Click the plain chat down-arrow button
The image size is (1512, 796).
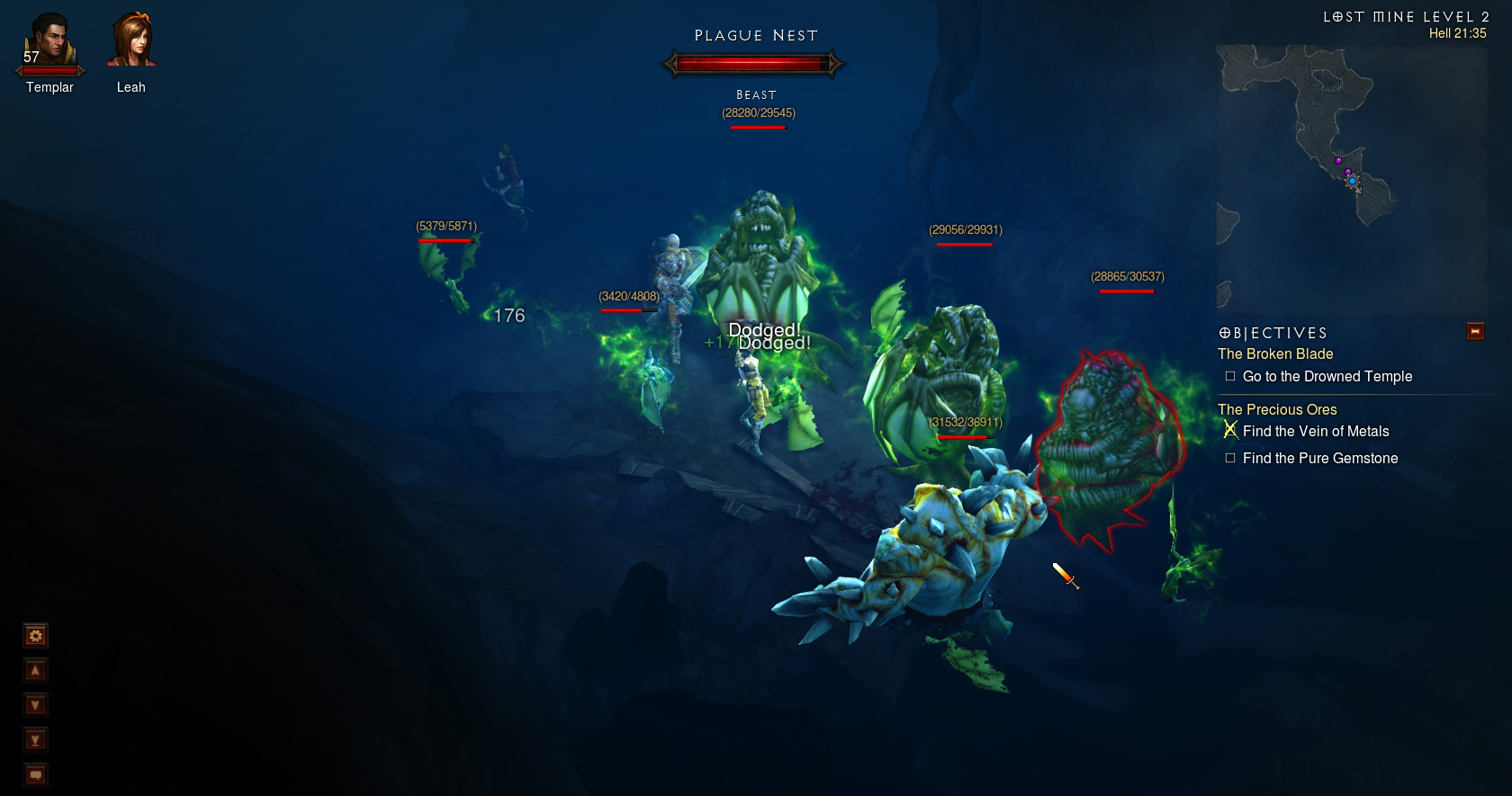point(35,705)
